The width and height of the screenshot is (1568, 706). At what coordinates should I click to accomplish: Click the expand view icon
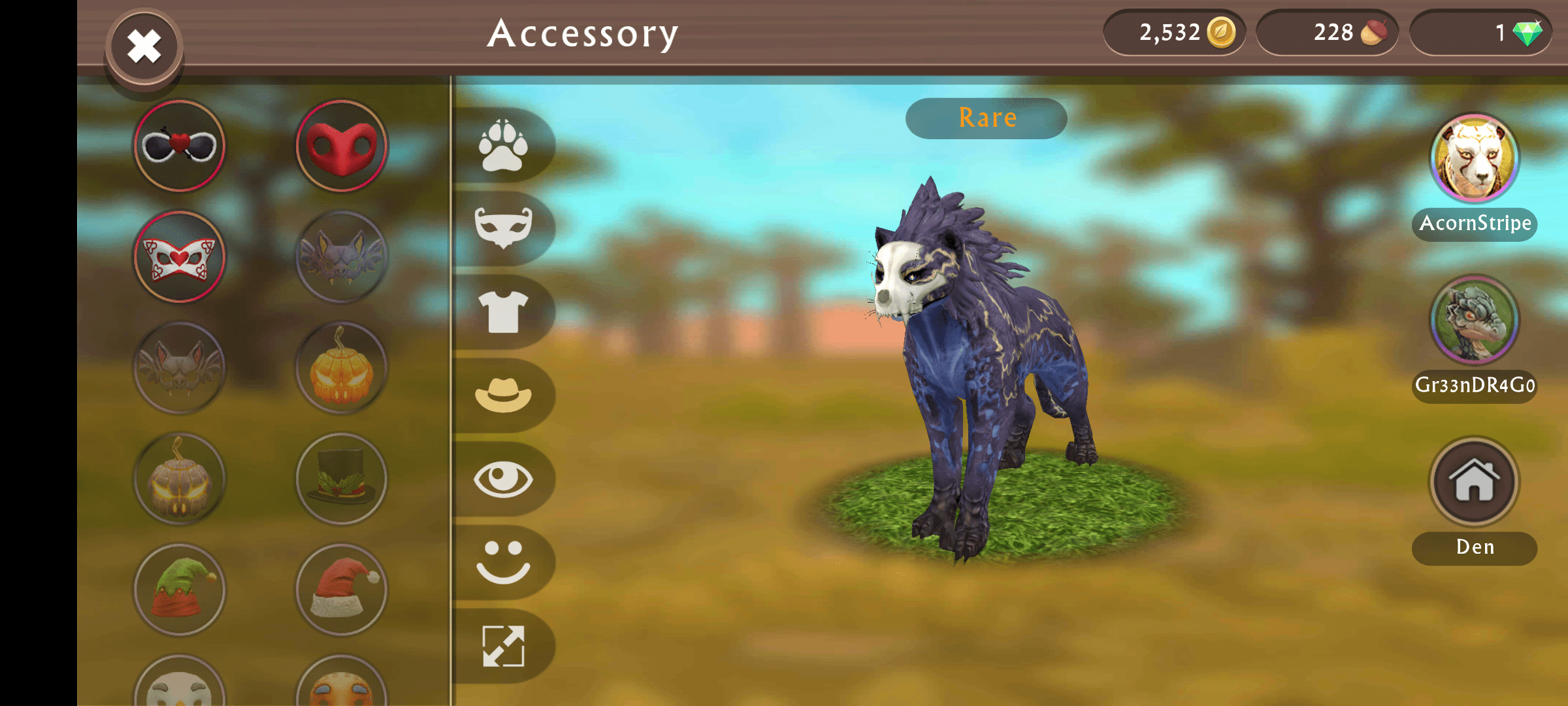pos(503,646)
